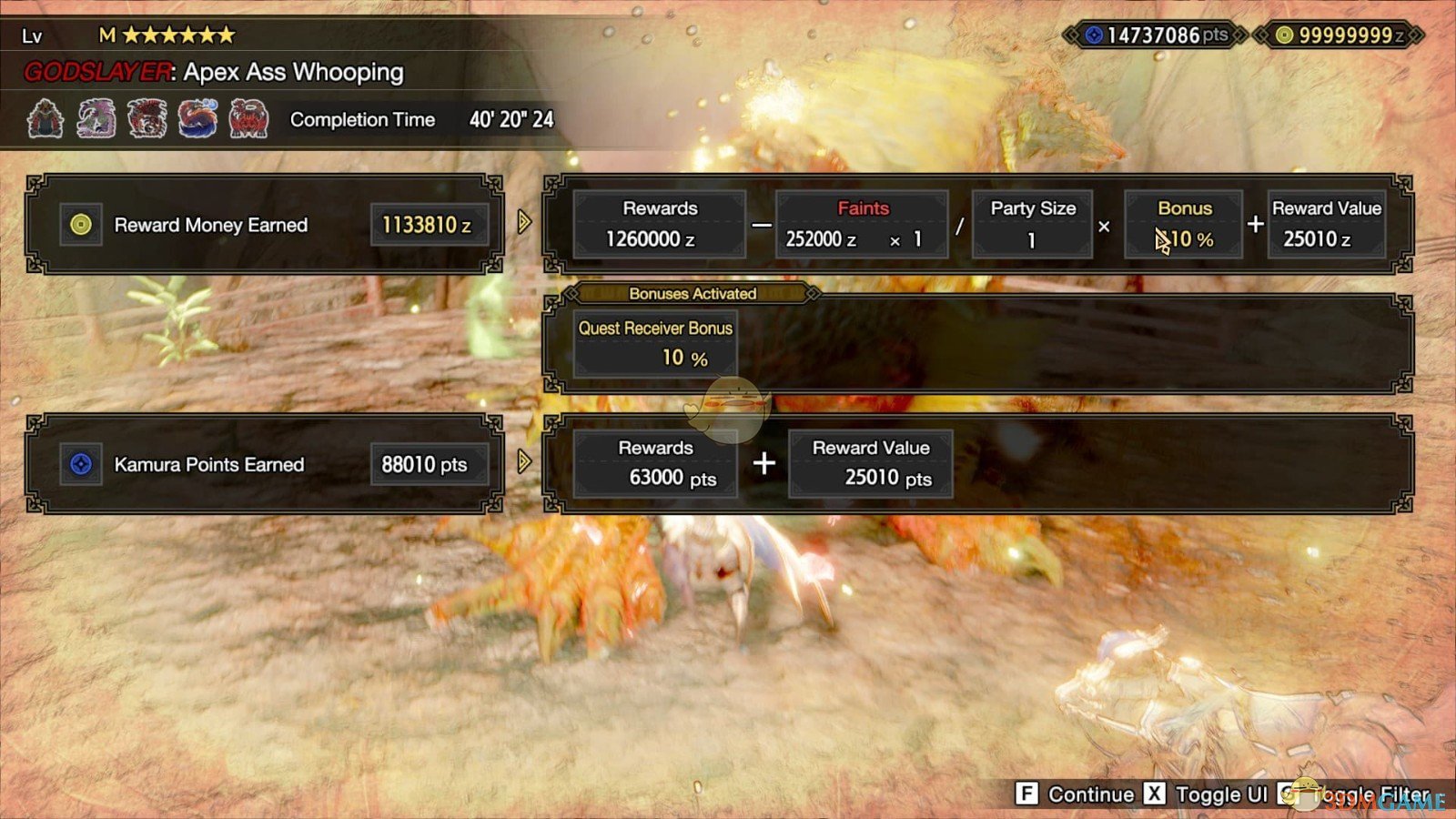Click the coin icon beside Reward Money Earned
1456x819 pixels.
click(80, 225)
